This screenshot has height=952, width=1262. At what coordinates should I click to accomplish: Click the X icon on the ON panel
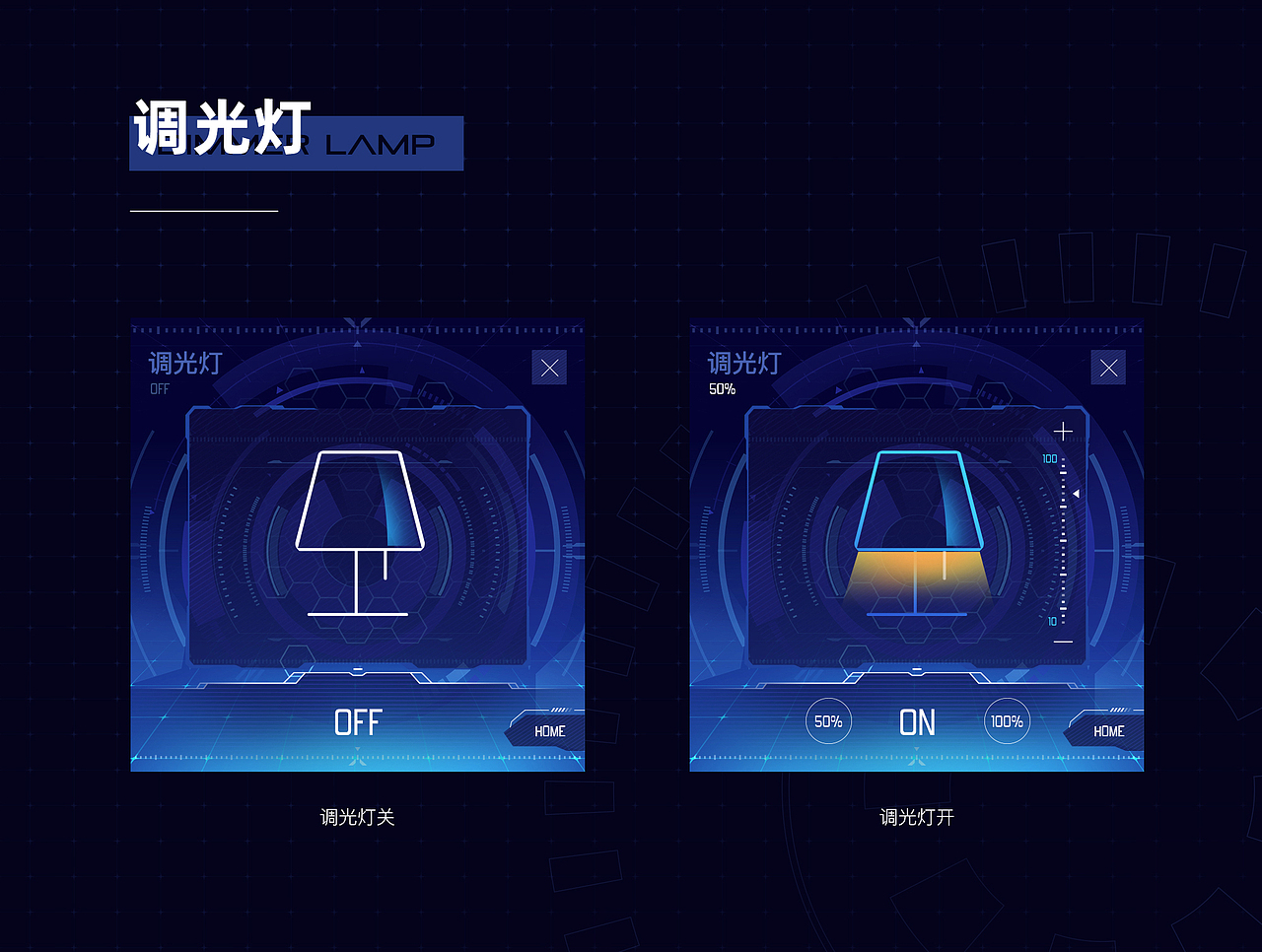tap(1108, 367)
